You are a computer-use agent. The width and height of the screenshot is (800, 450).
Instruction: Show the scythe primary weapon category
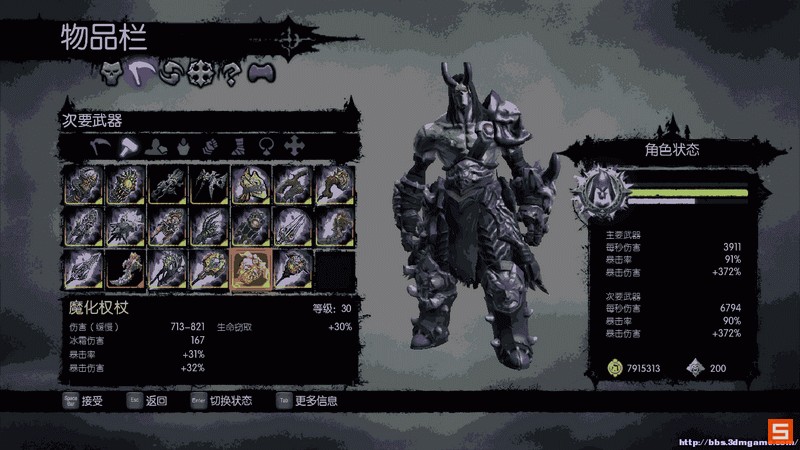pyautogui.click(x=100, y=146)
